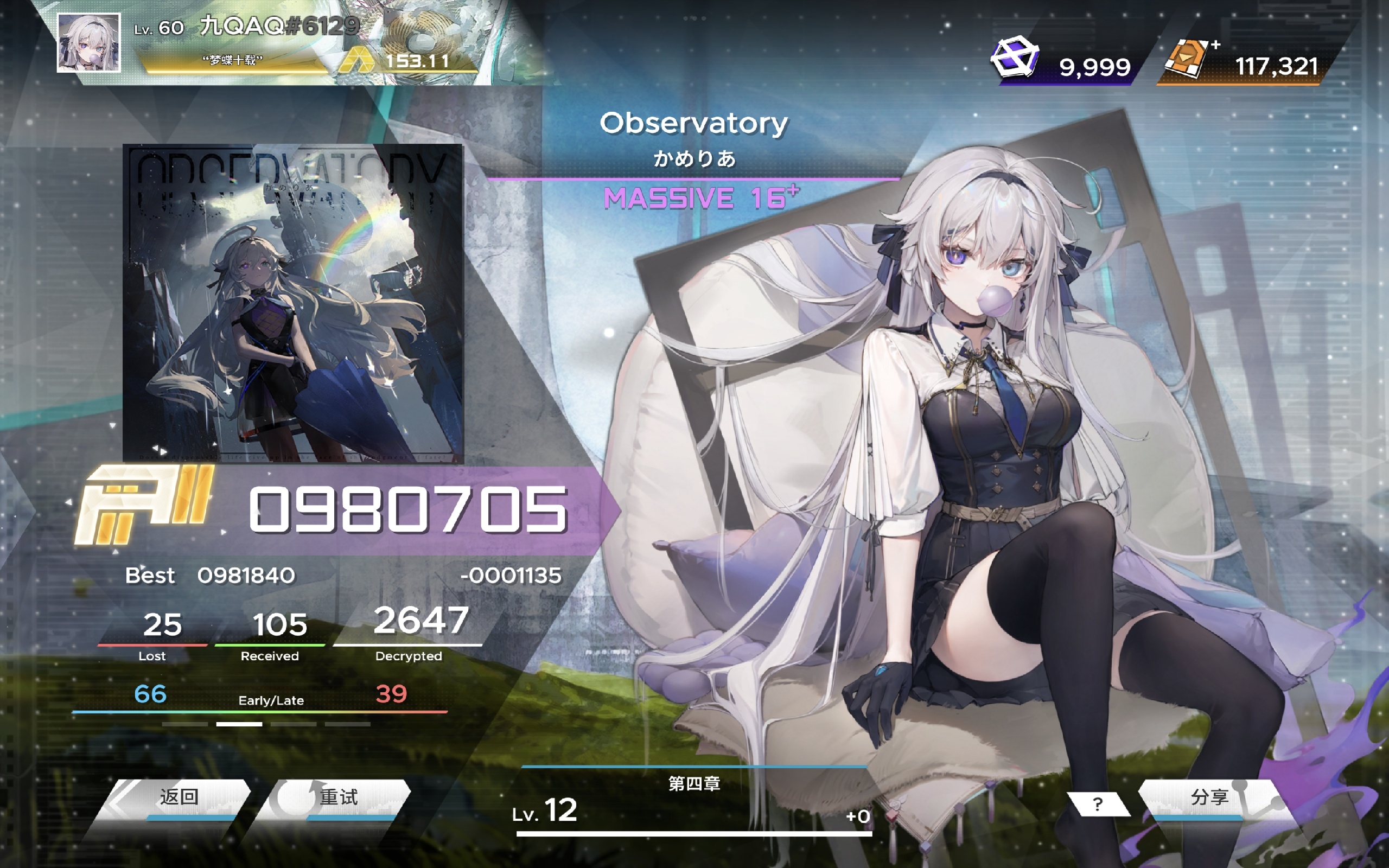This screenshot has height=868, width=1389.
Task: Add more orange ticket currency
Action: click(x=1215, y=45)
